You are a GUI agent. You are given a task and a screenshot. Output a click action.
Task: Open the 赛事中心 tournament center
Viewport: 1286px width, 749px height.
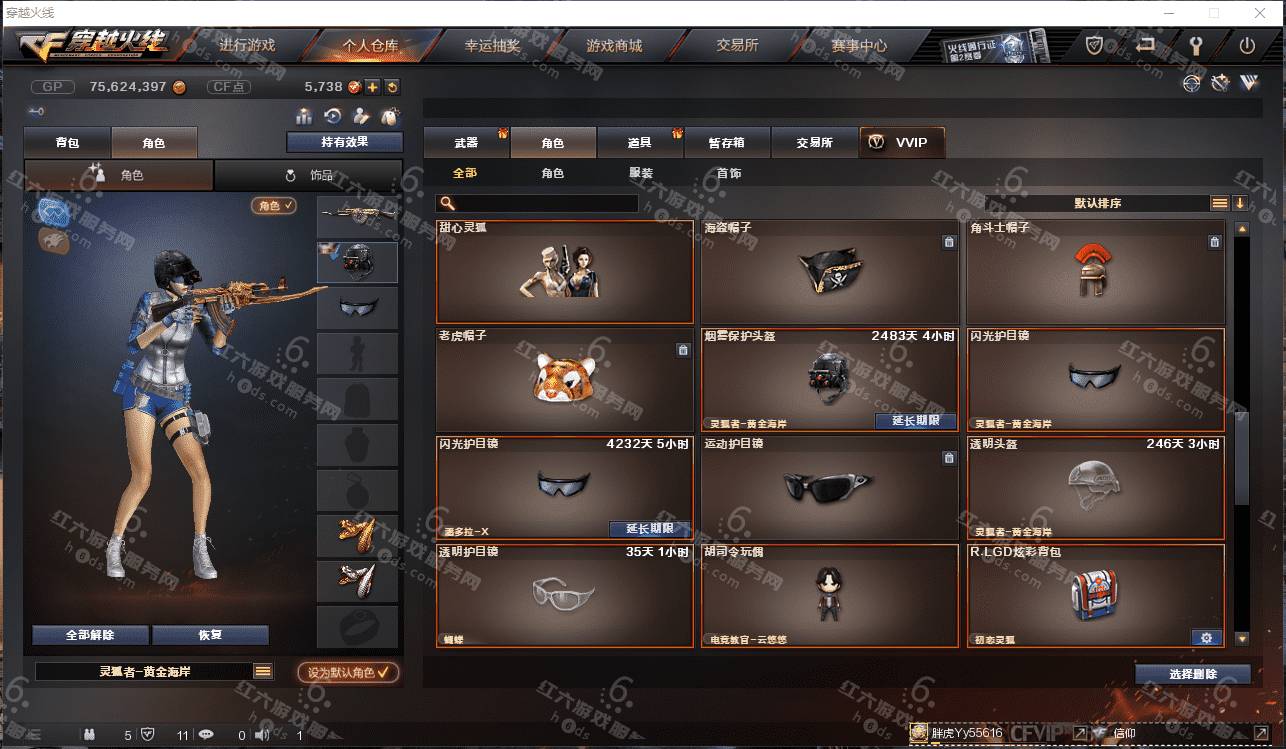pos(858,46)
